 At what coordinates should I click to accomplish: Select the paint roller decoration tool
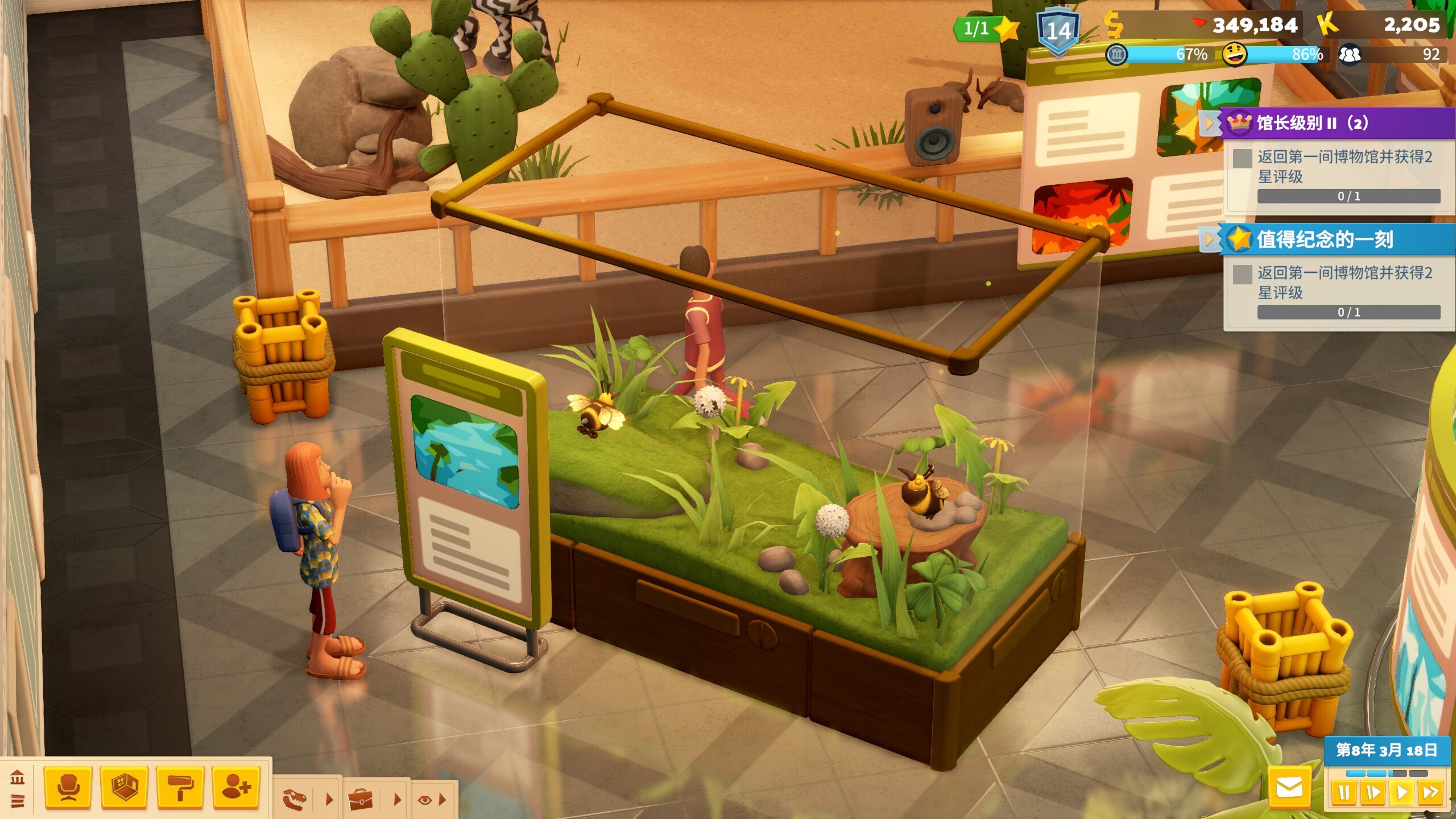coord(180,787)
